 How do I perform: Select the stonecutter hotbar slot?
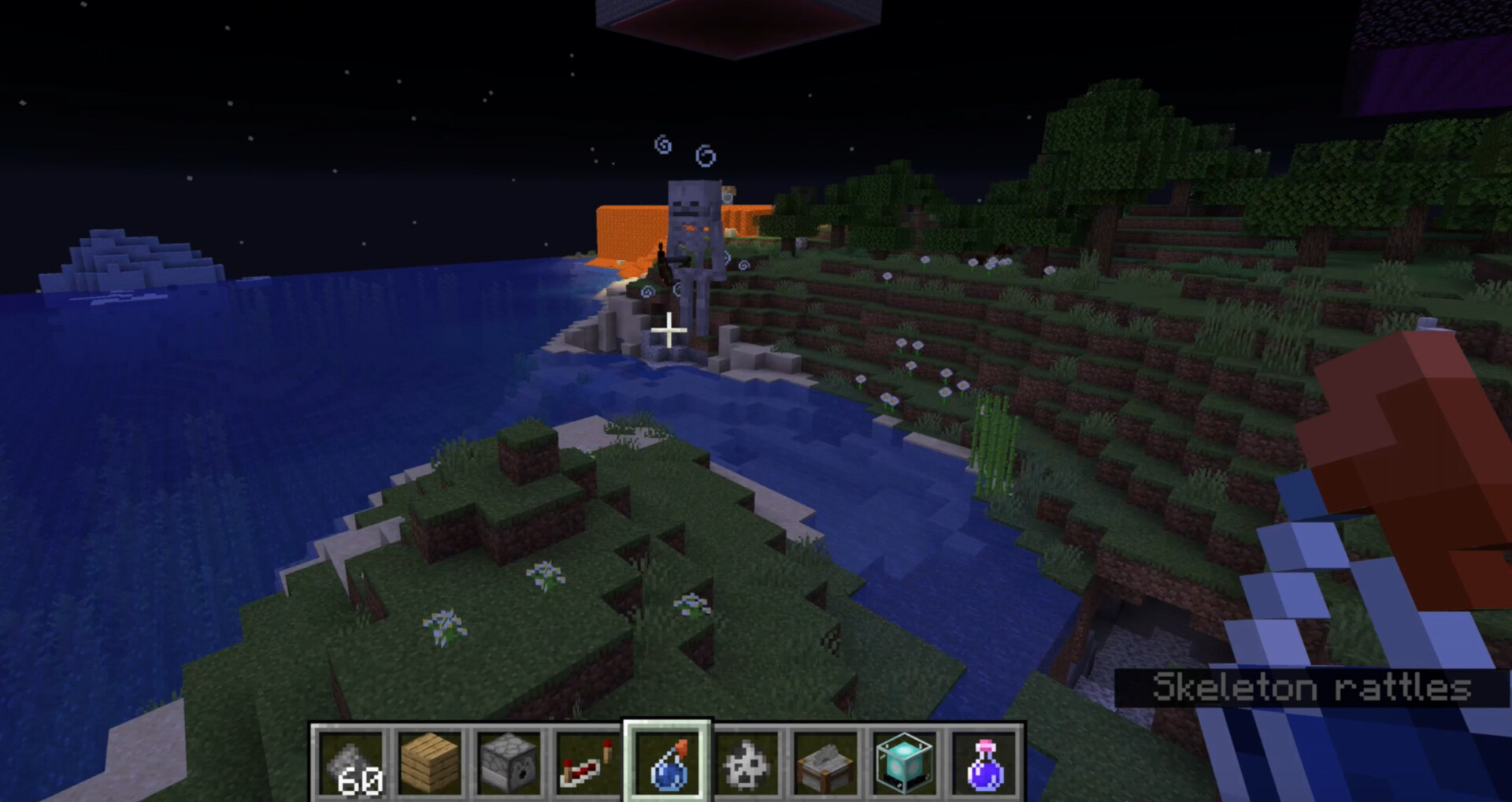click(825, 763)
